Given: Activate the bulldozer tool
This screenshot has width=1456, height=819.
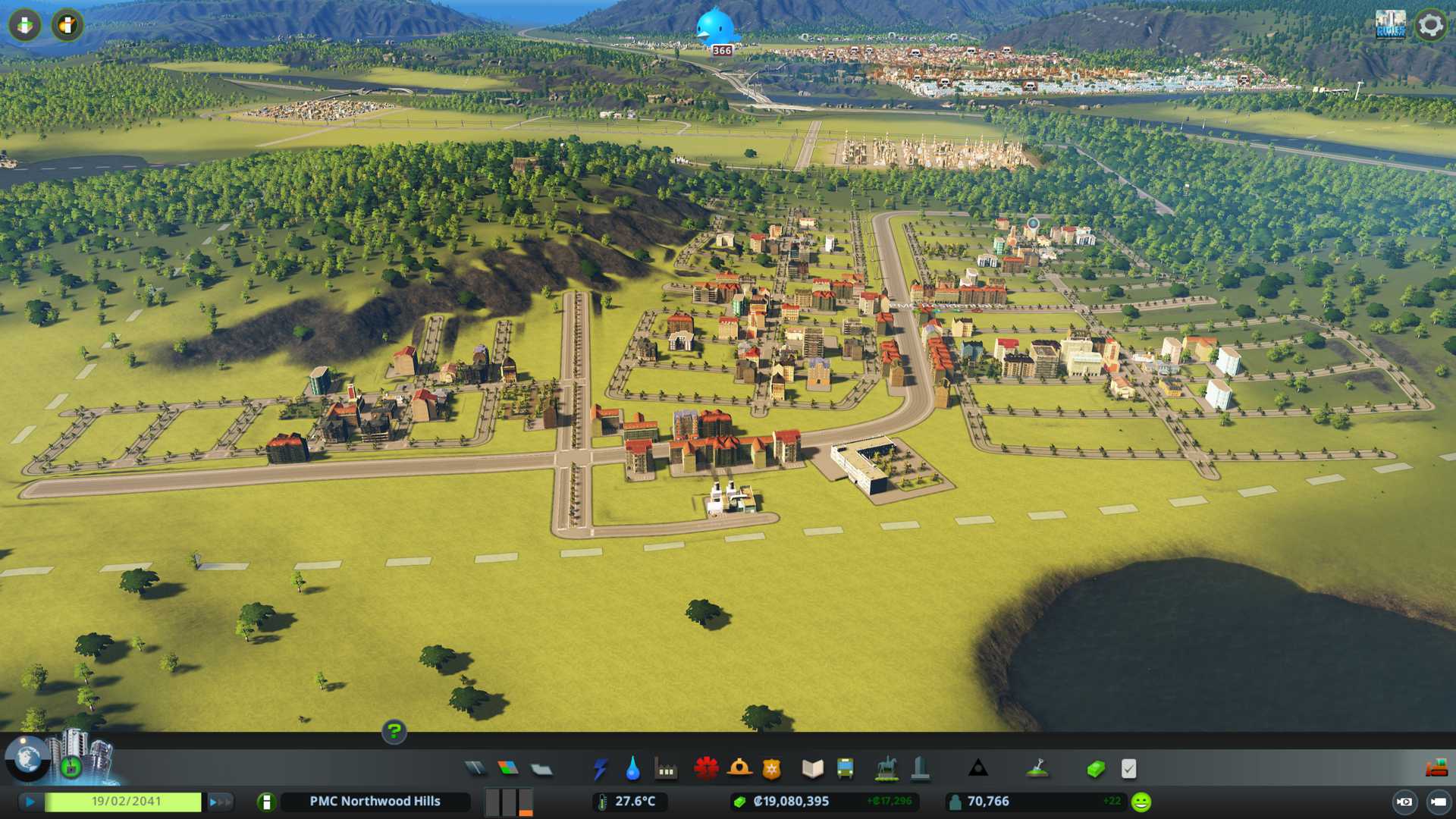Looking at the screenshot, I should coord(1436,769).
